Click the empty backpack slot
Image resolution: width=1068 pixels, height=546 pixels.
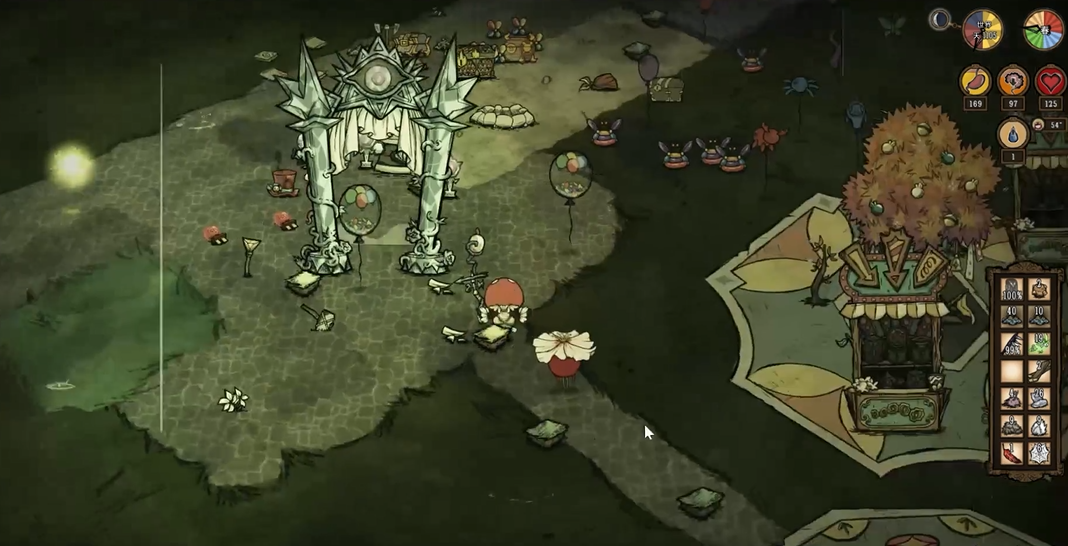[x=1011, y=371]
